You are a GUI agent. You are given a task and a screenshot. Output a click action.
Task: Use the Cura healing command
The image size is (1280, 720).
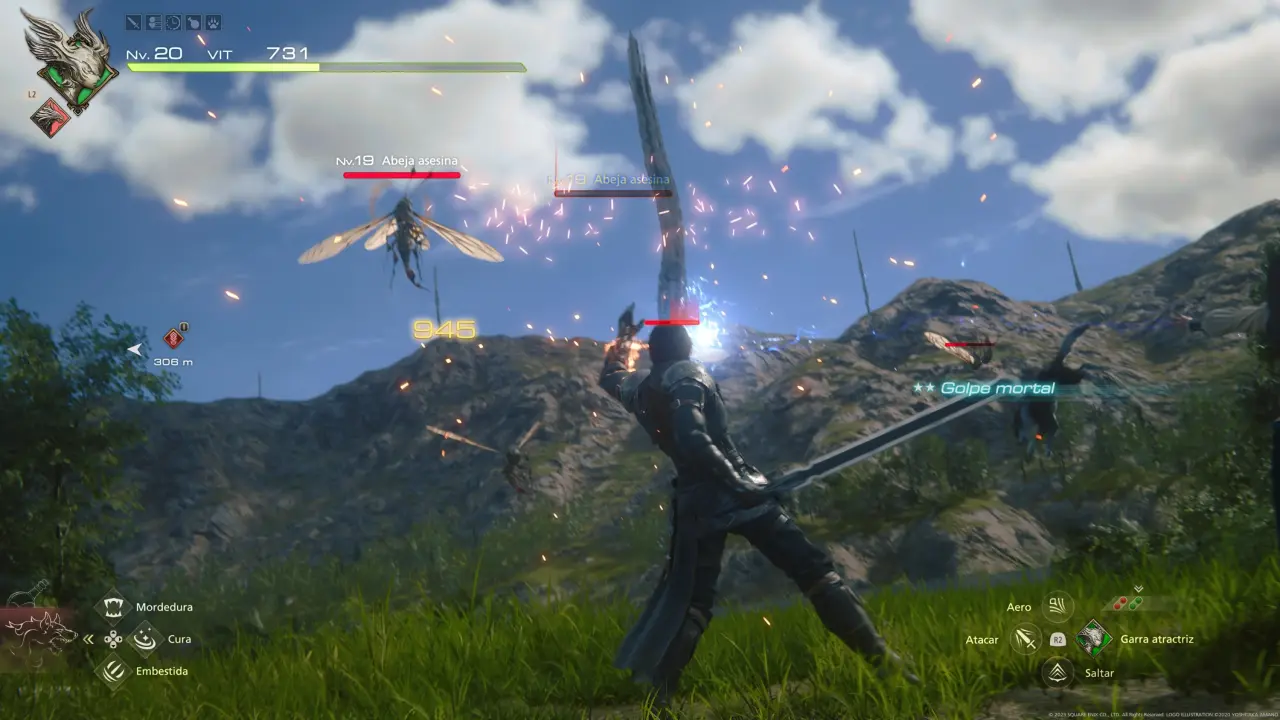(x=146, y=638)
